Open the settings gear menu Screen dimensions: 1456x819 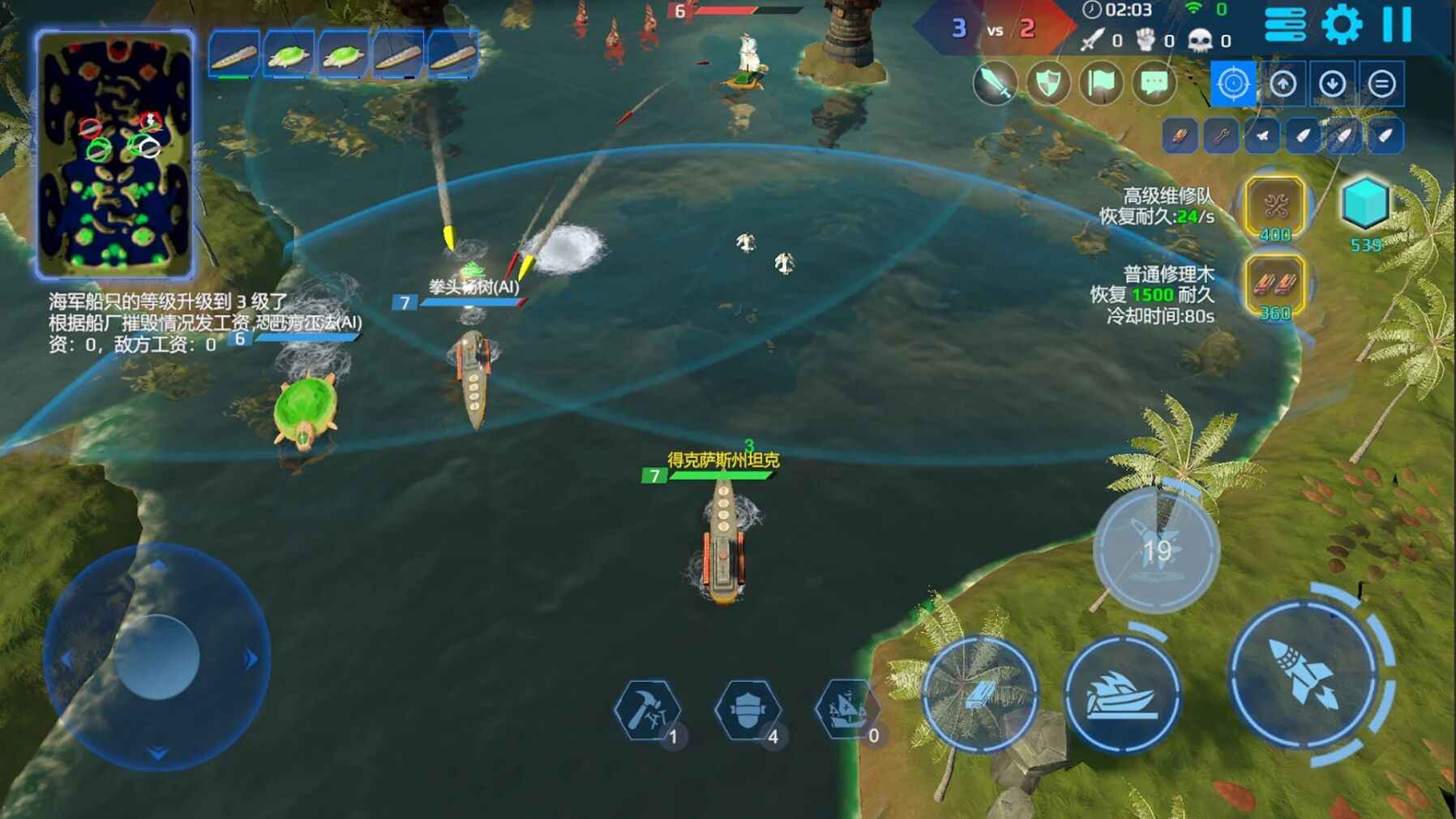[1343, 24]
